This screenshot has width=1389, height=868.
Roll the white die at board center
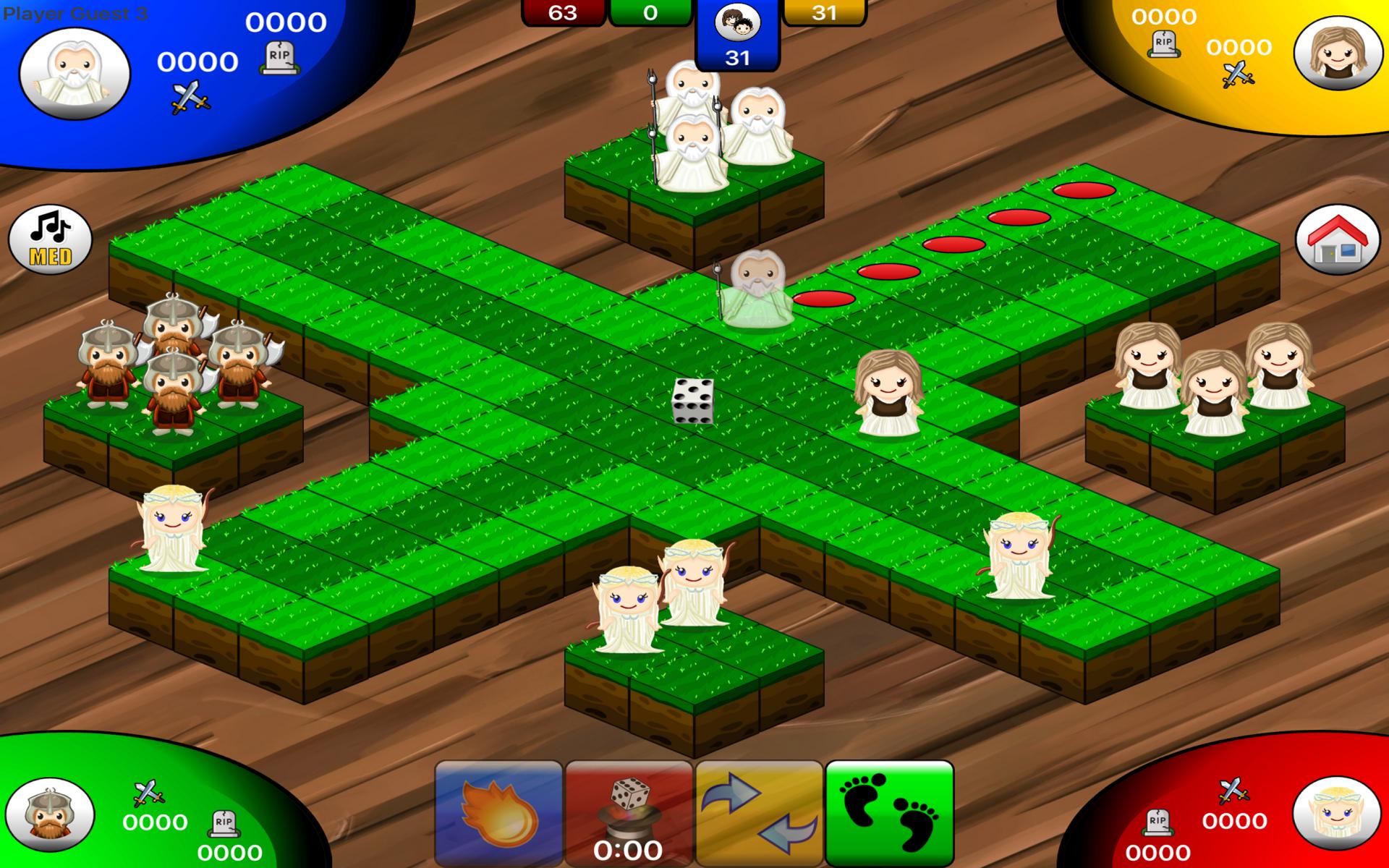[x=693, y=400]
